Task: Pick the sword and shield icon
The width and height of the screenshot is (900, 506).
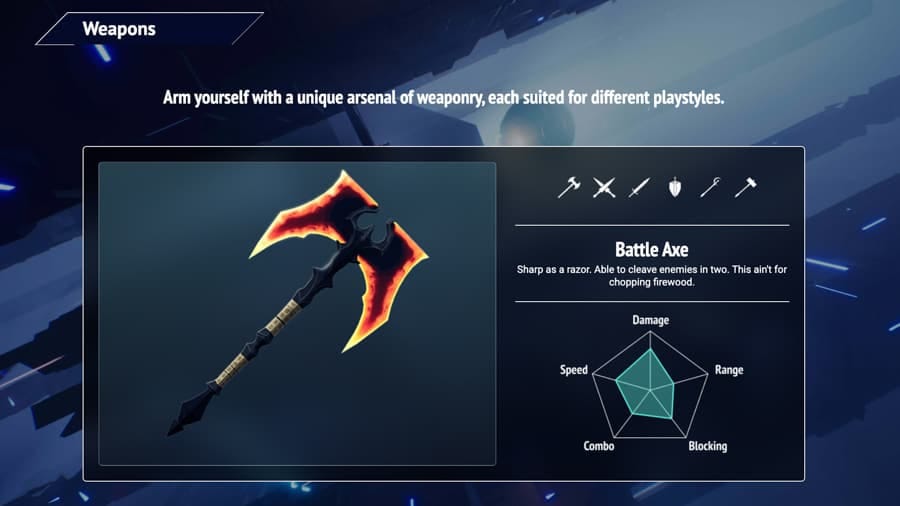Action: coord(675,187)
